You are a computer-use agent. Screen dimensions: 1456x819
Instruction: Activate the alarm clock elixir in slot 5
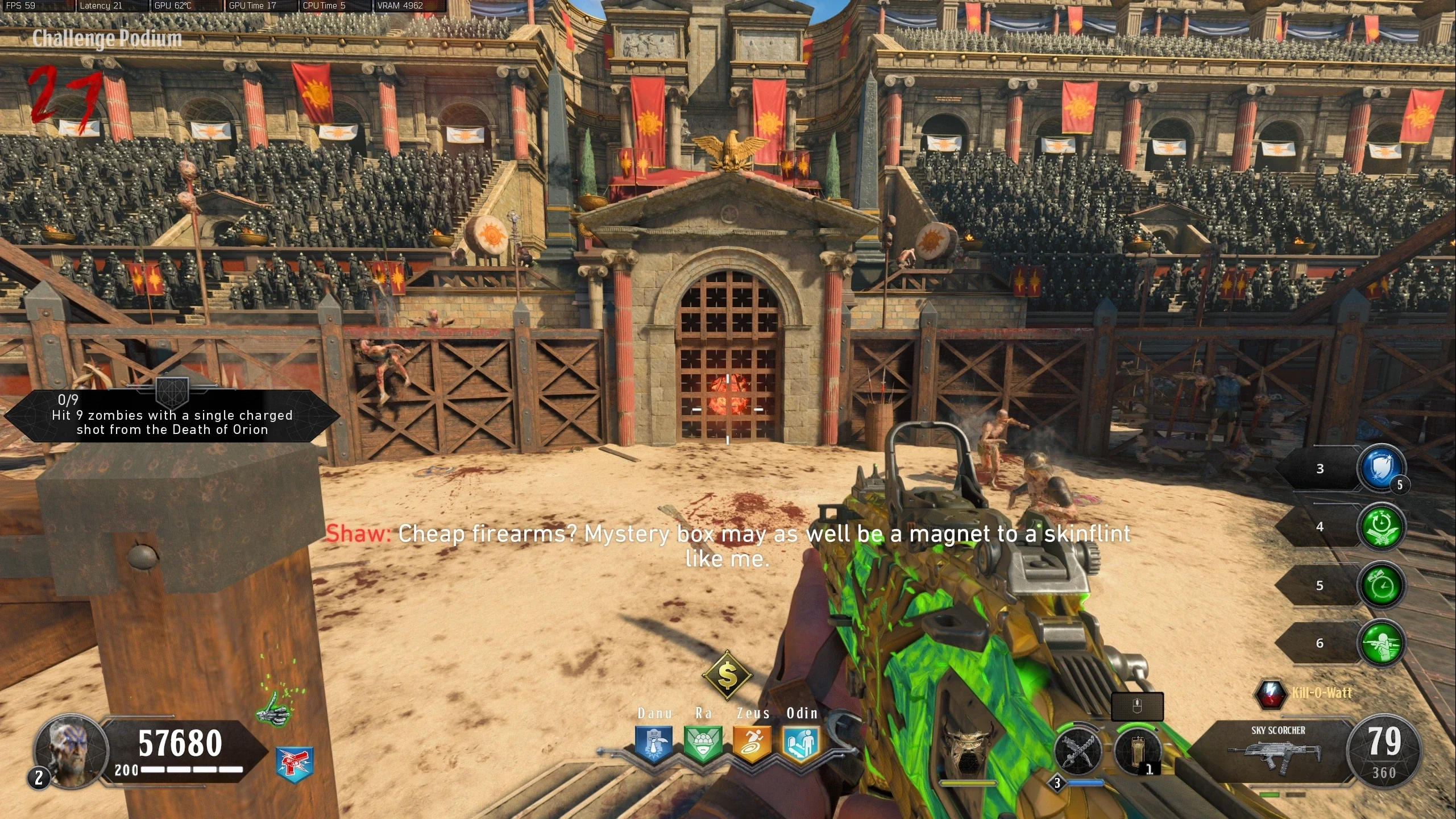pos(1382,585)
